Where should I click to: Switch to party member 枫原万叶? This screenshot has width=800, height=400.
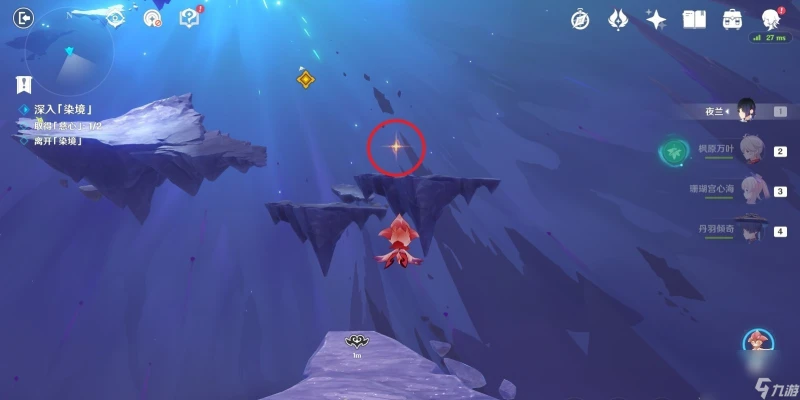coord(751,150)
